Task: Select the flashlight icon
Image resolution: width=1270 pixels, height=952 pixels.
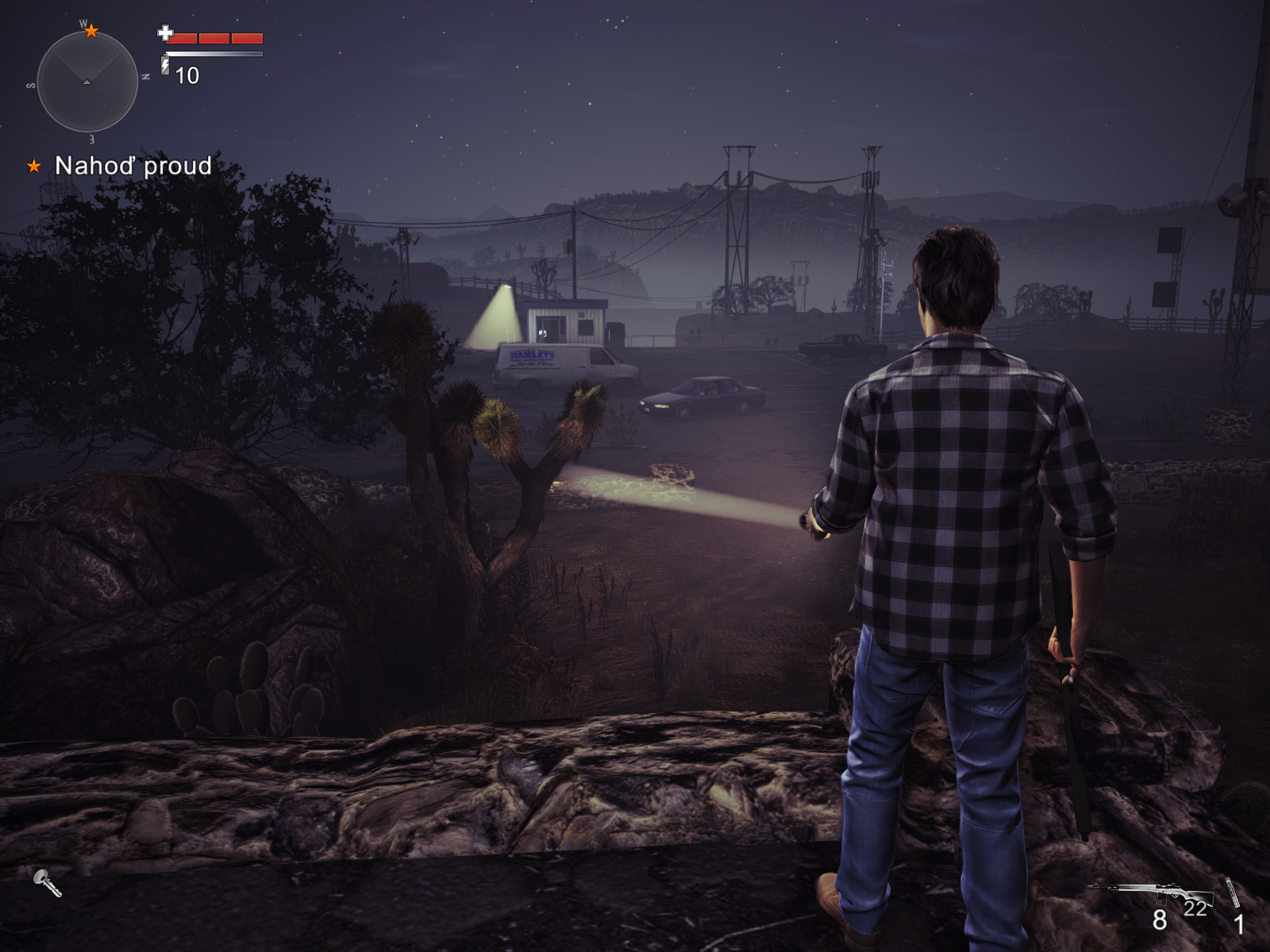Action: tap(47, 882)
